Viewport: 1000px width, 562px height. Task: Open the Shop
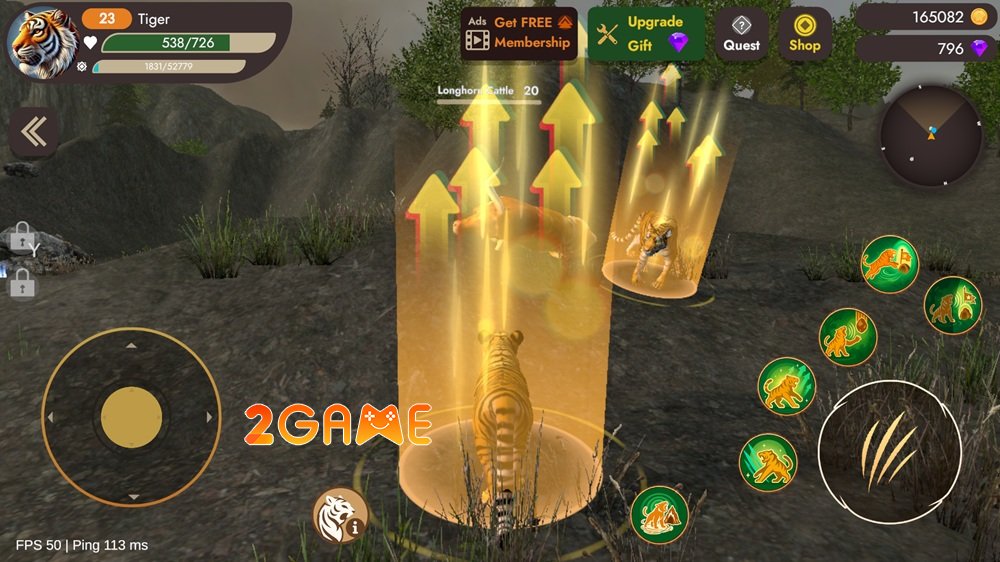pyautogui.click(x=805, y=33)
